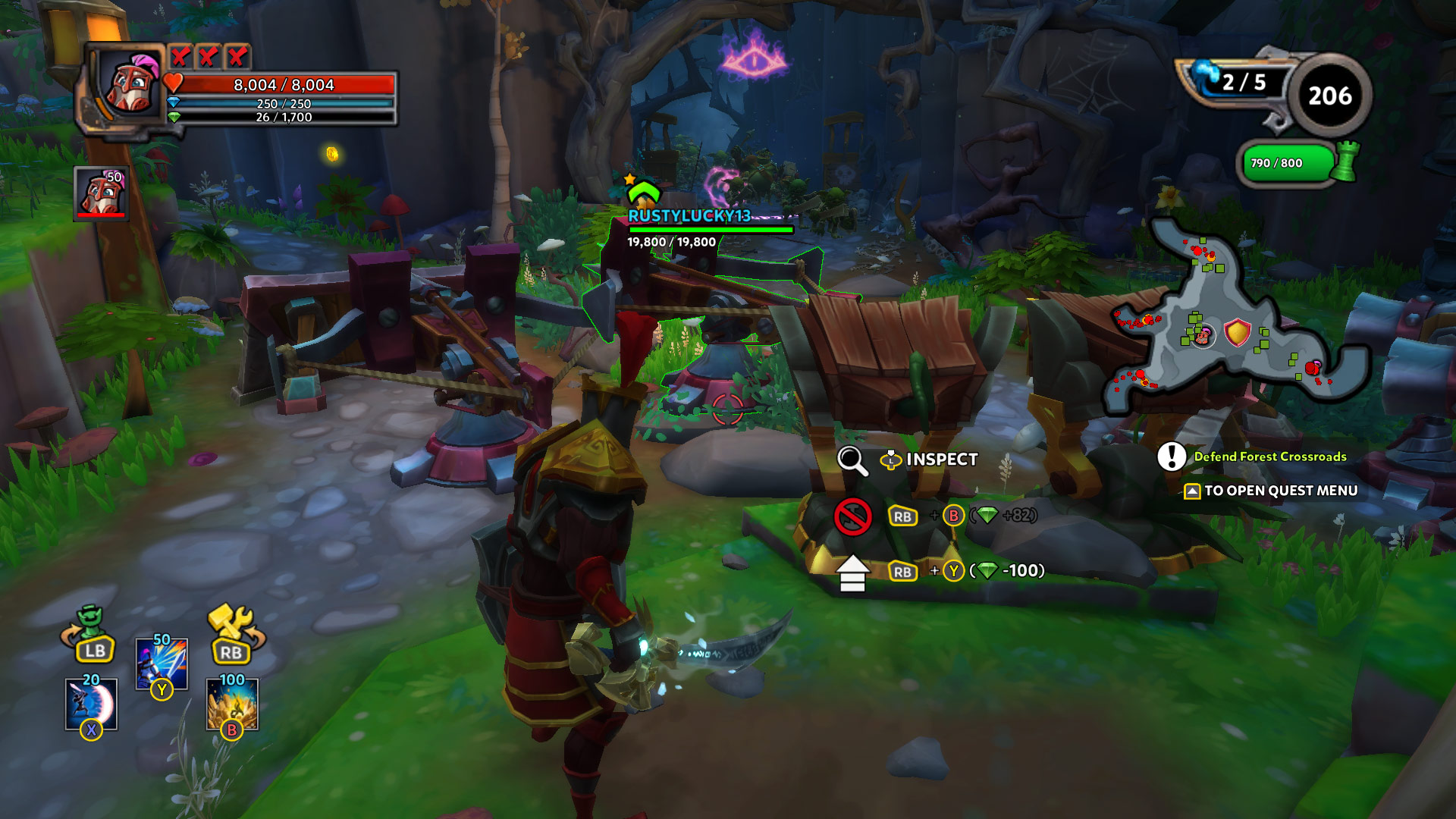Click the golden shield marker on the minimap

pos(1238,332)
